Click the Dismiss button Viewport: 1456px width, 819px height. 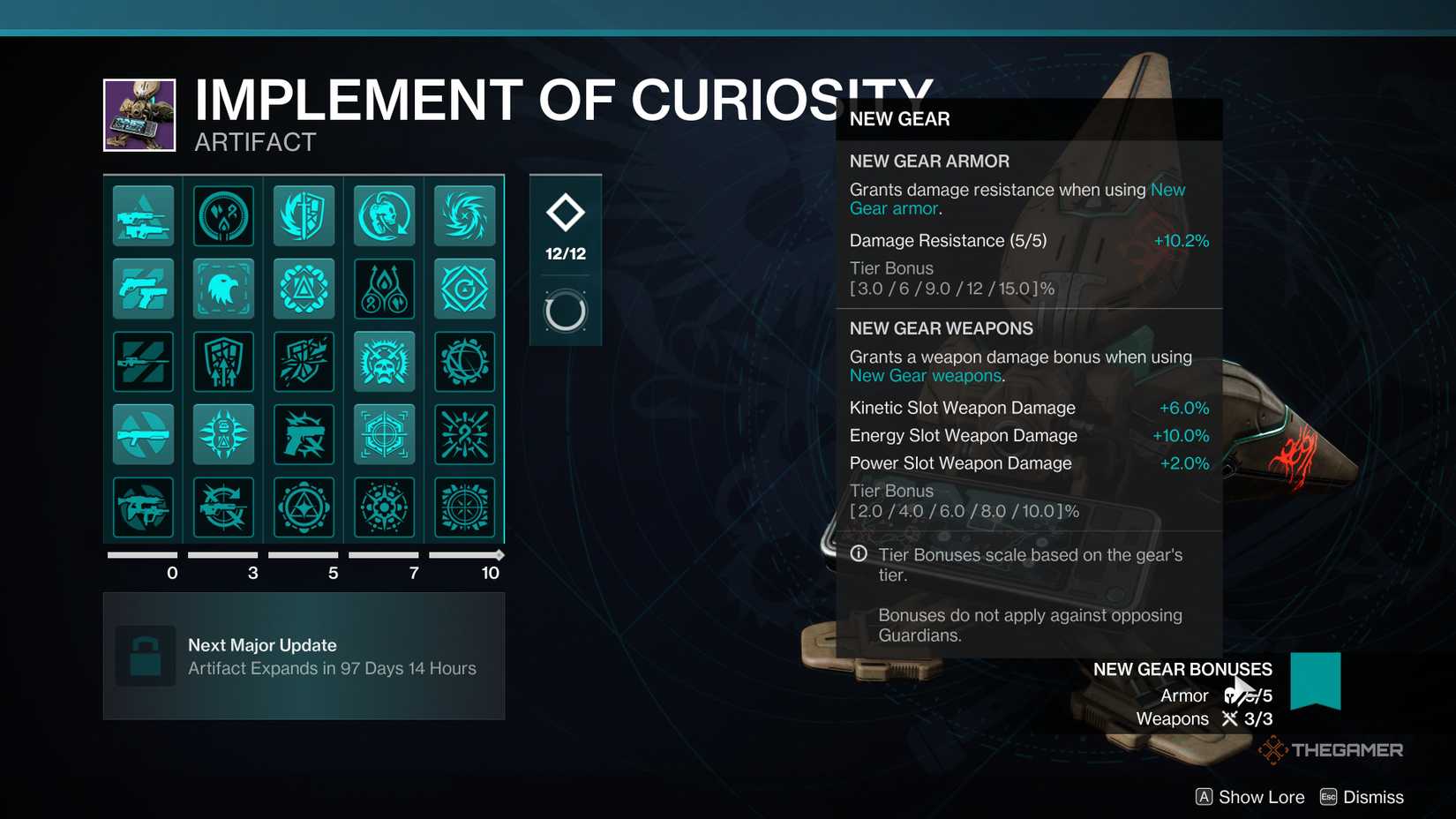pos(1363,797)
